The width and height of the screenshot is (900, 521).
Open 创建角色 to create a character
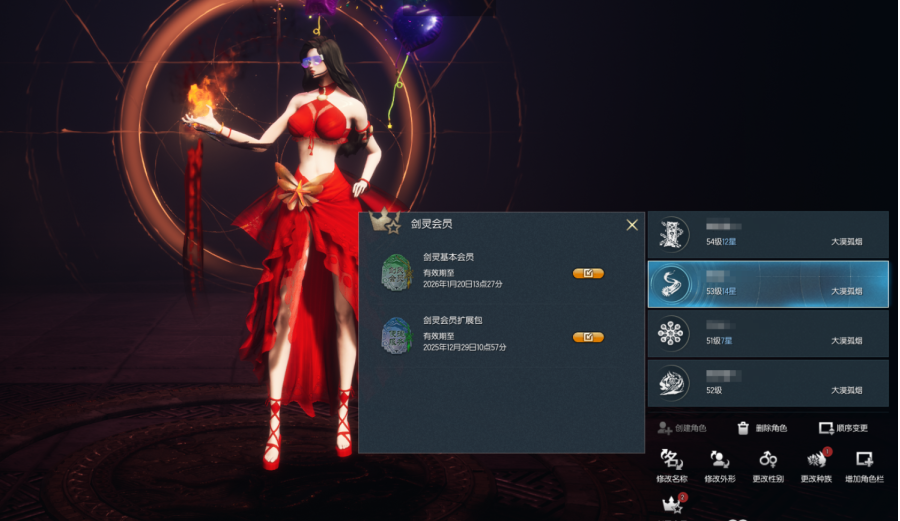point(682,428)
